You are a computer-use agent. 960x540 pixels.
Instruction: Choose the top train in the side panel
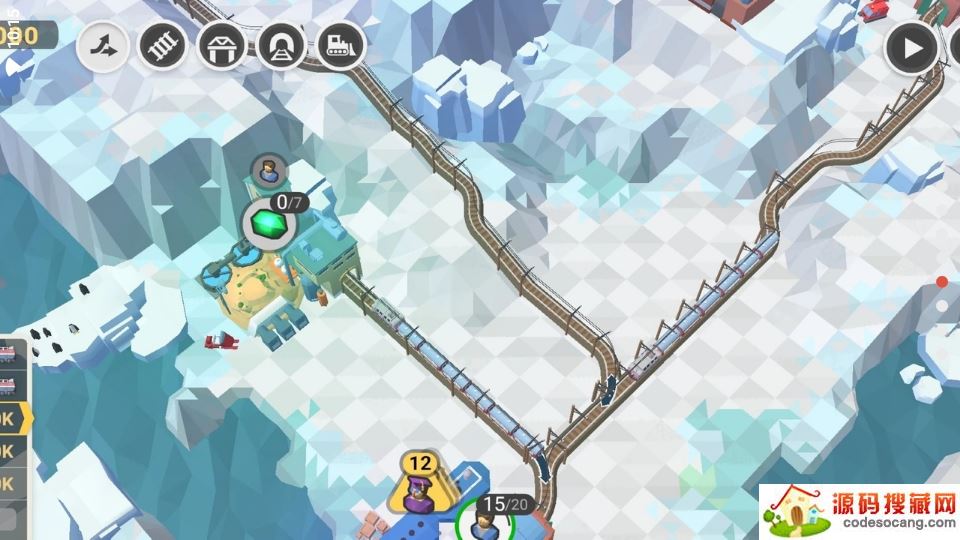(8, 354)
